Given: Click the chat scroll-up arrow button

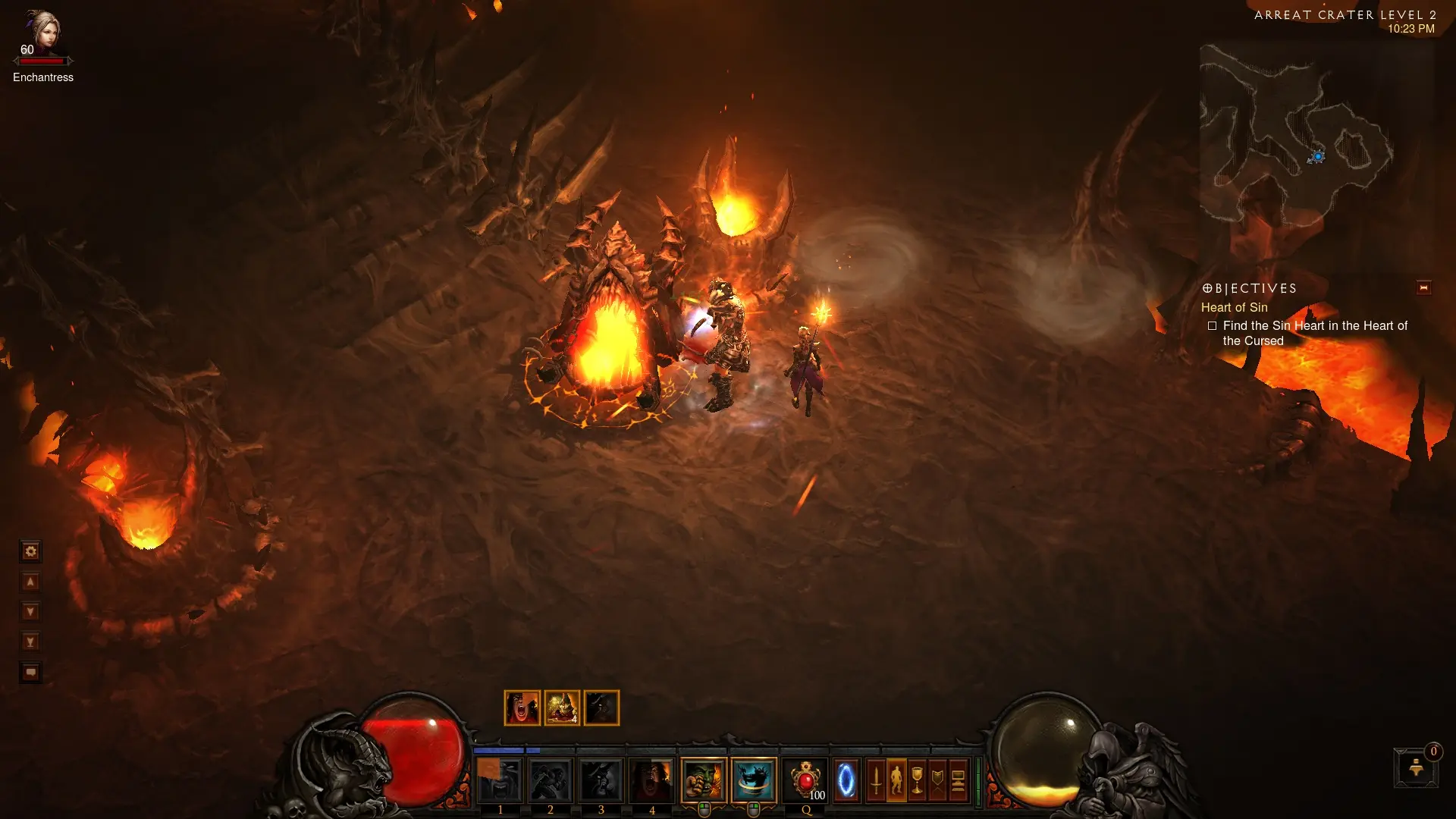Looking at the screenshot, I should (30, 582).
